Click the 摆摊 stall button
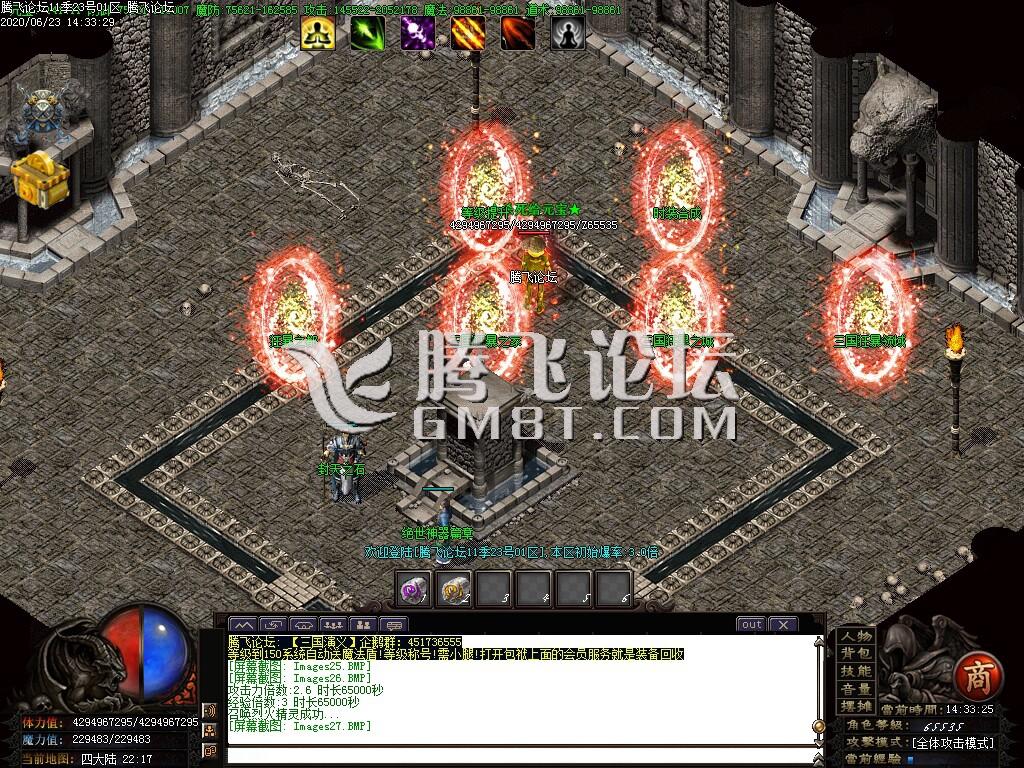Image resolution: width=1024 pixels, height=768 pixels. pos(856,706)
